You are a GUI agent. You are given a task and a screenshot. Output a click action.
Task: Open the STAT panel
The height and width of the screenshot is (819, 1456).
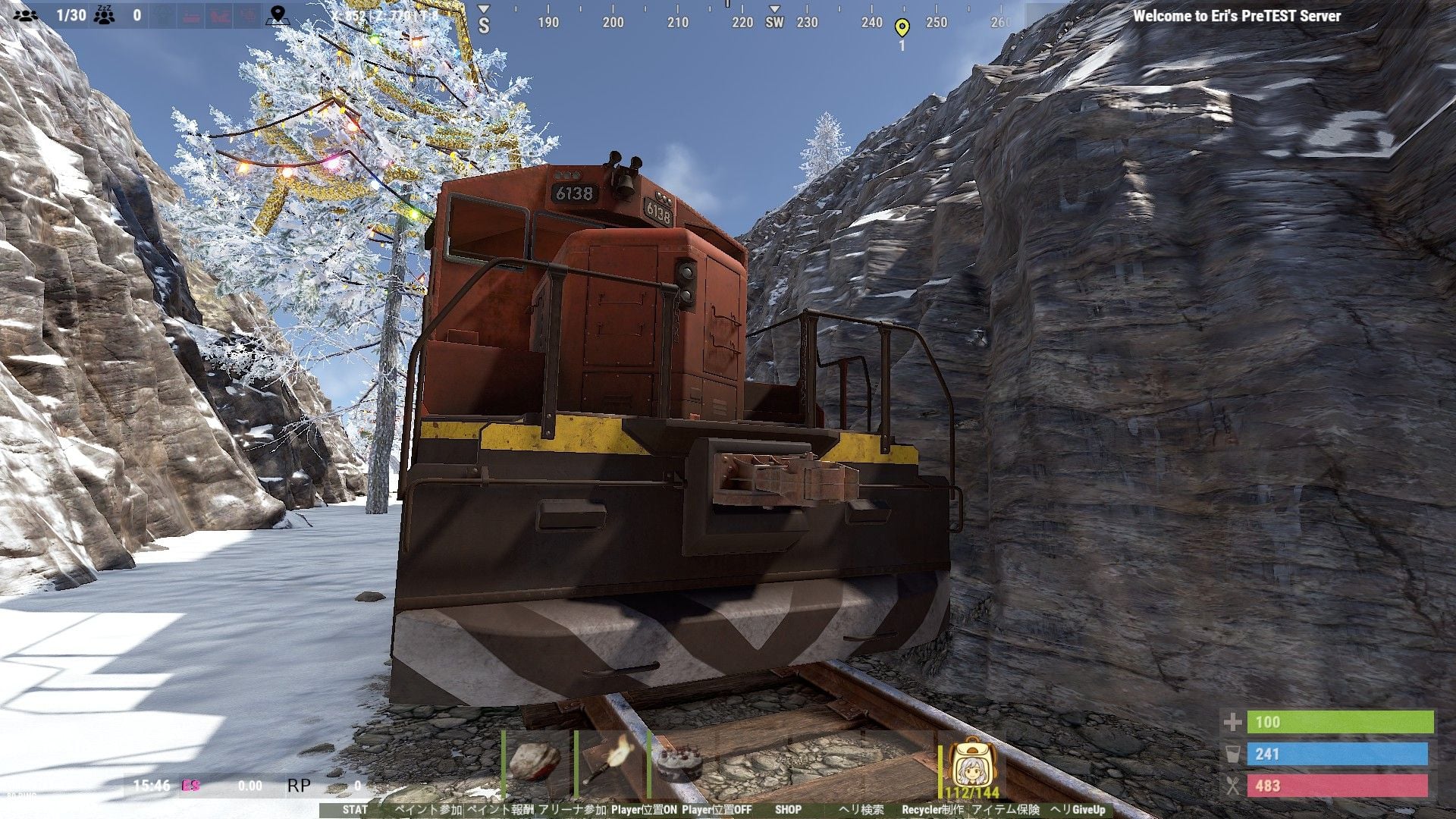[x=354, y=810]
